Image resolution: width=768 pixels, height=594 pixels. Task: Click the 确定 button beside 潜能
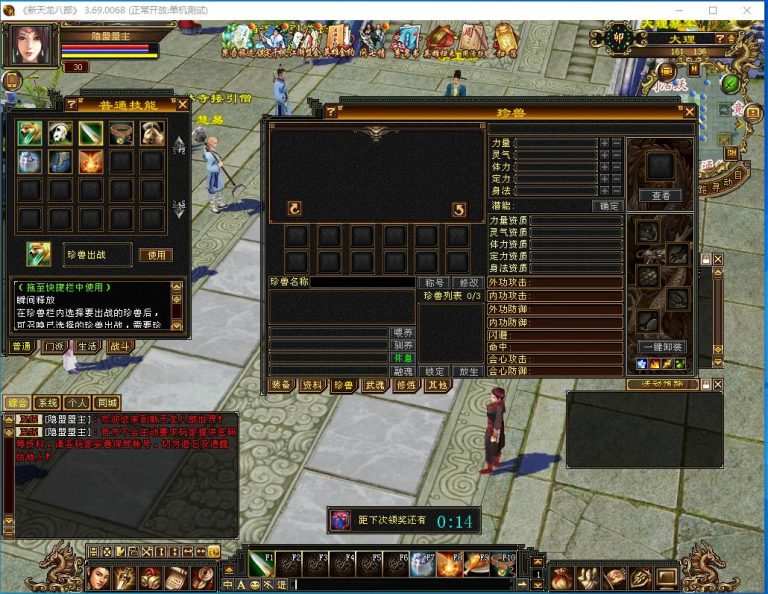[x=608, y=206]
